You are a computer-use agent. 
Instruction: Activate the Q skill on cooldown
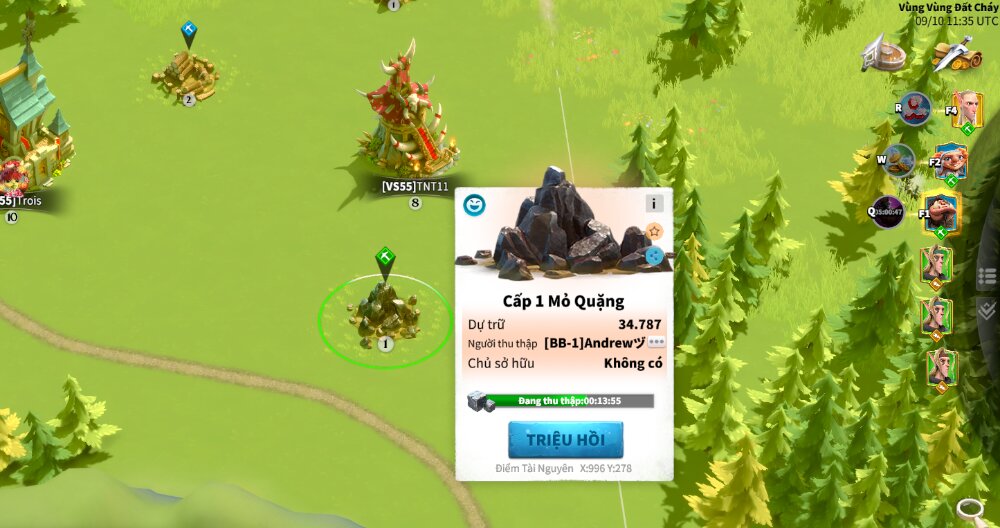point(887,211)
